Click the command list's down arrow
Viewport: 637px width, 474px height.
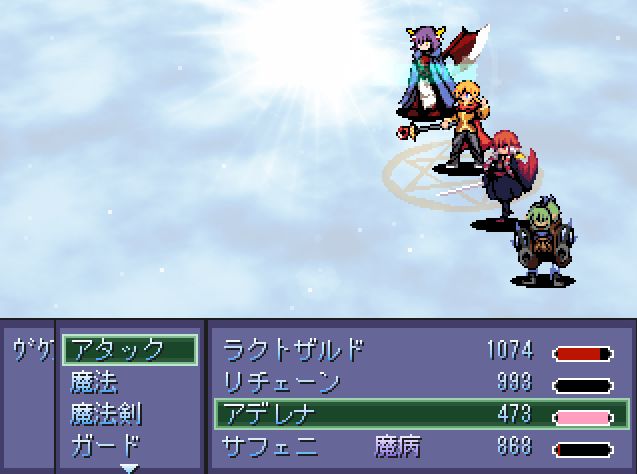[x=129, y=466]
